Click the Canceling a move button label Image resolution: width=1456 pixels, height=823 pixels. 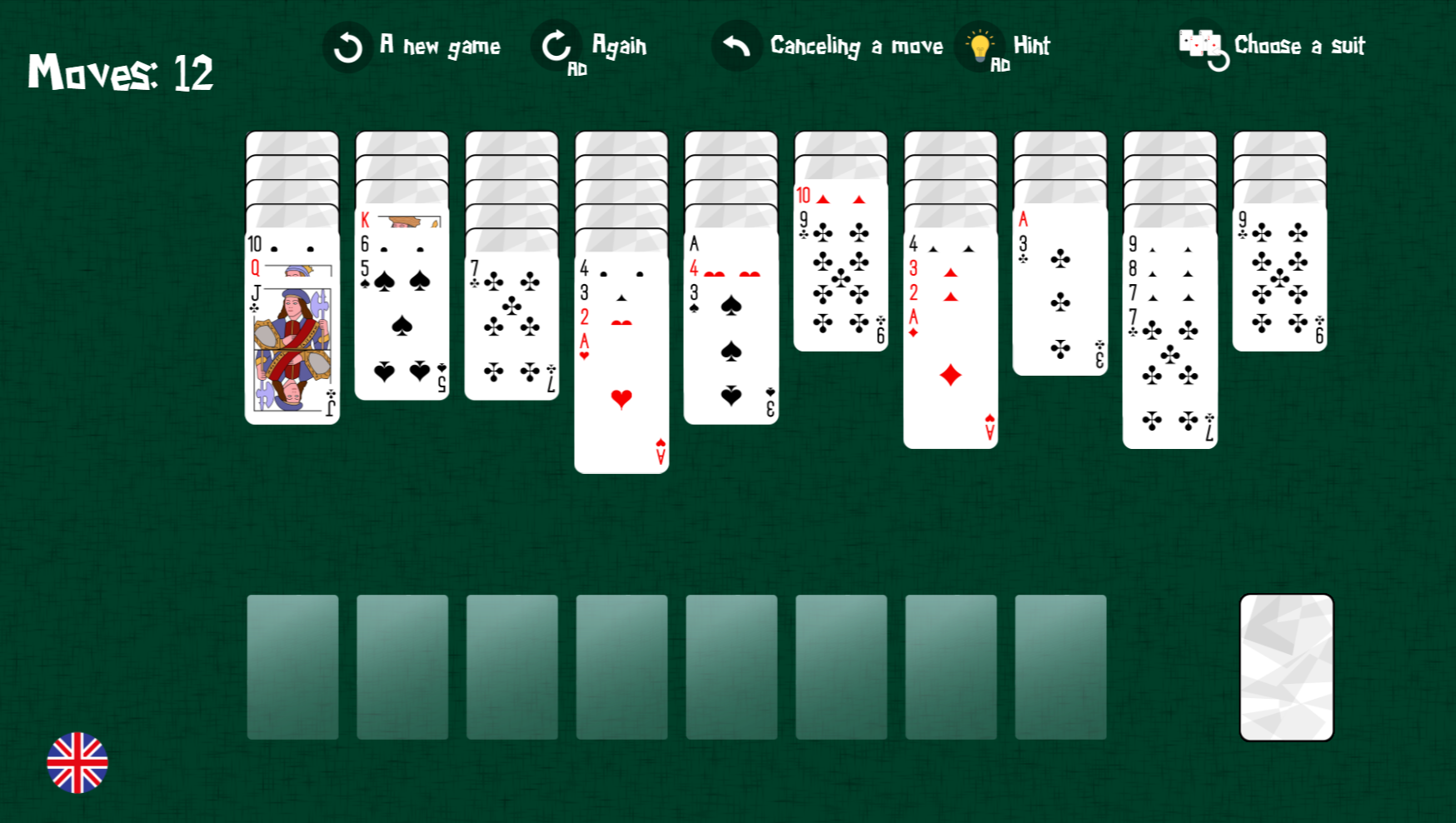click(856, 46)
